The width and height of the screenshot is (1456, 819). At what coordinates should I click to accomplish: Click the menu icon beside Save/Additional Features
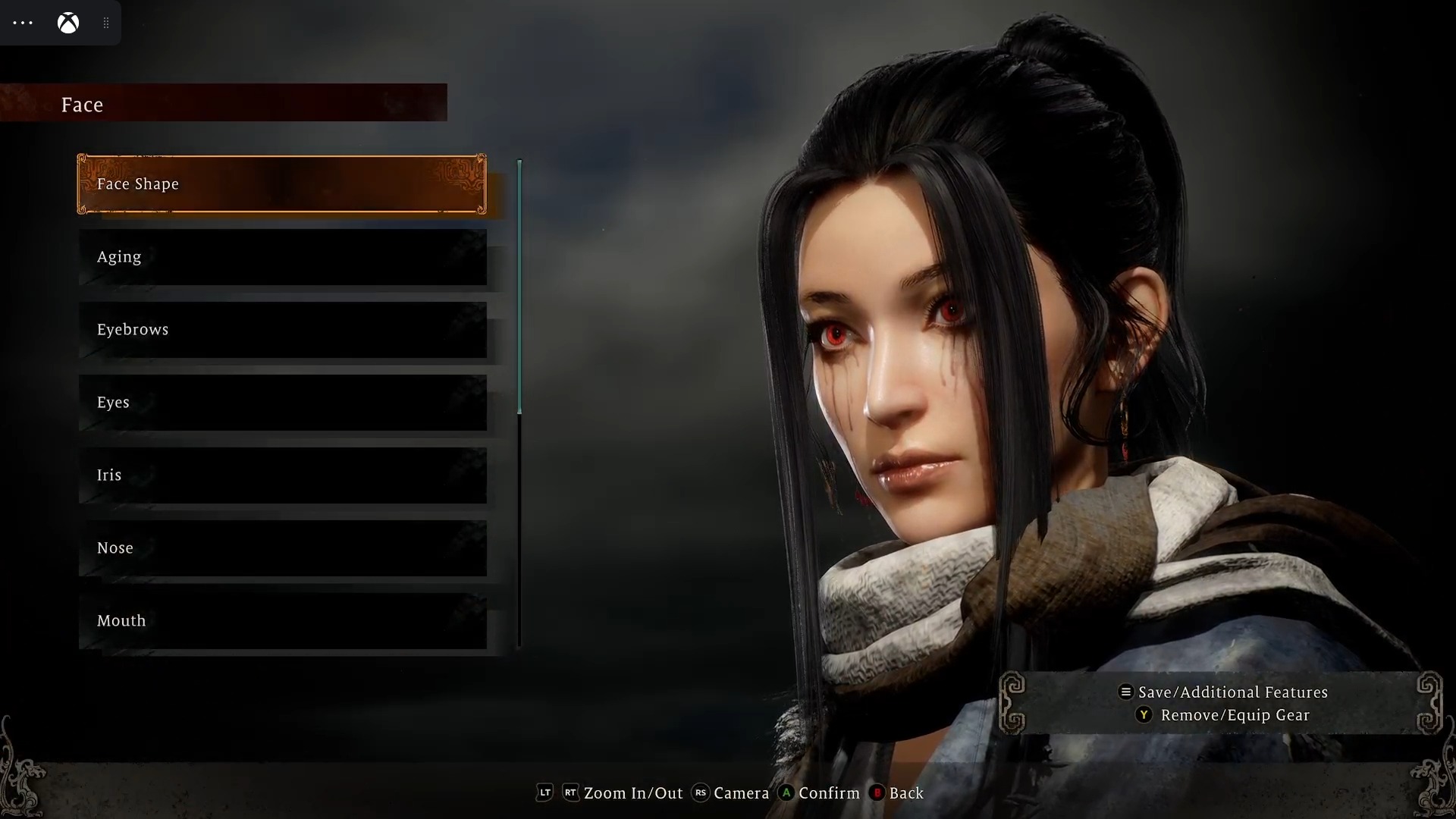1125,692
